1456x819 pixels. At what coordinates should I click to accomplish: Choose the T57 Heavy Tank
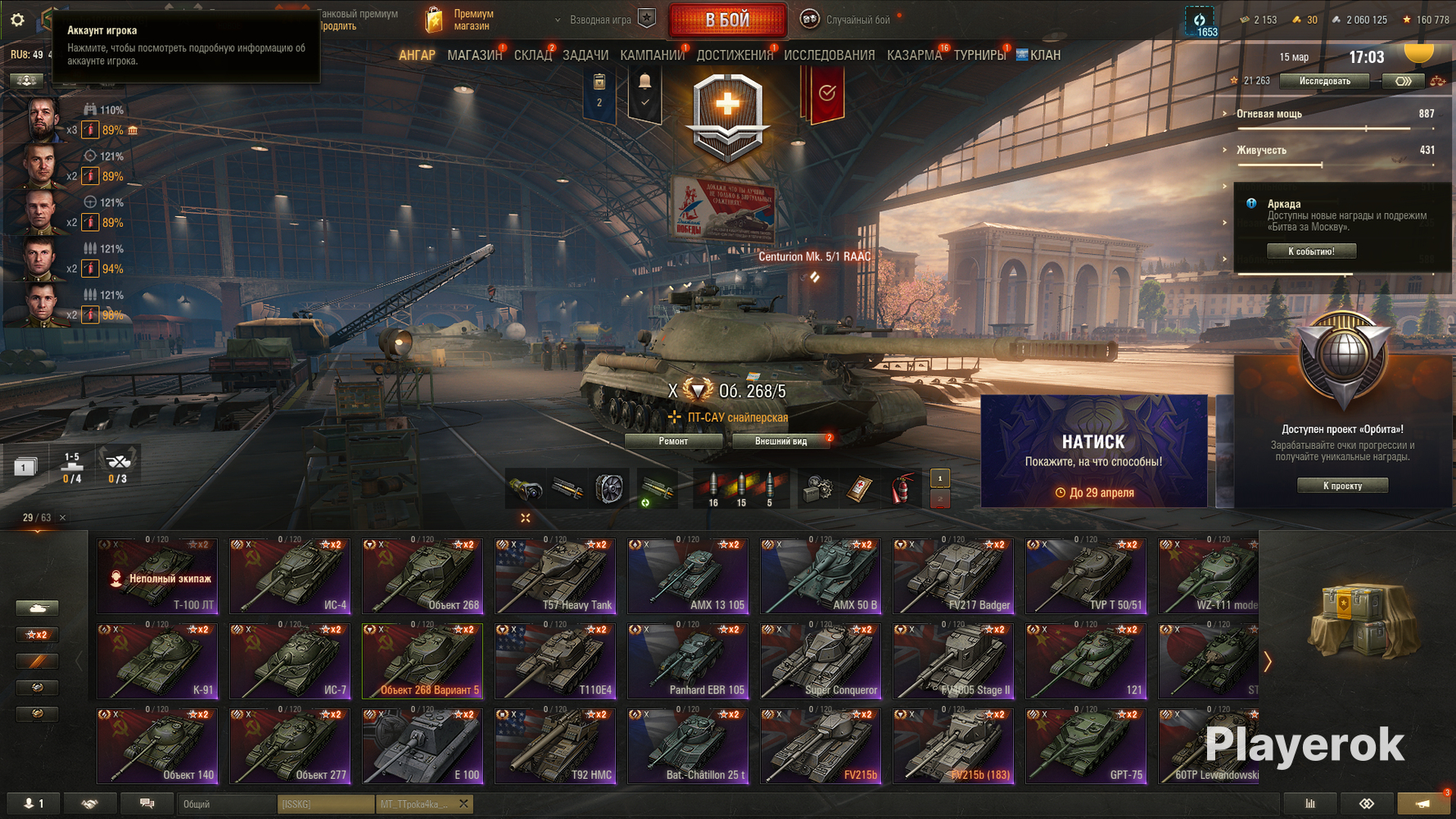pyautogui.click(x=555, y=576)
